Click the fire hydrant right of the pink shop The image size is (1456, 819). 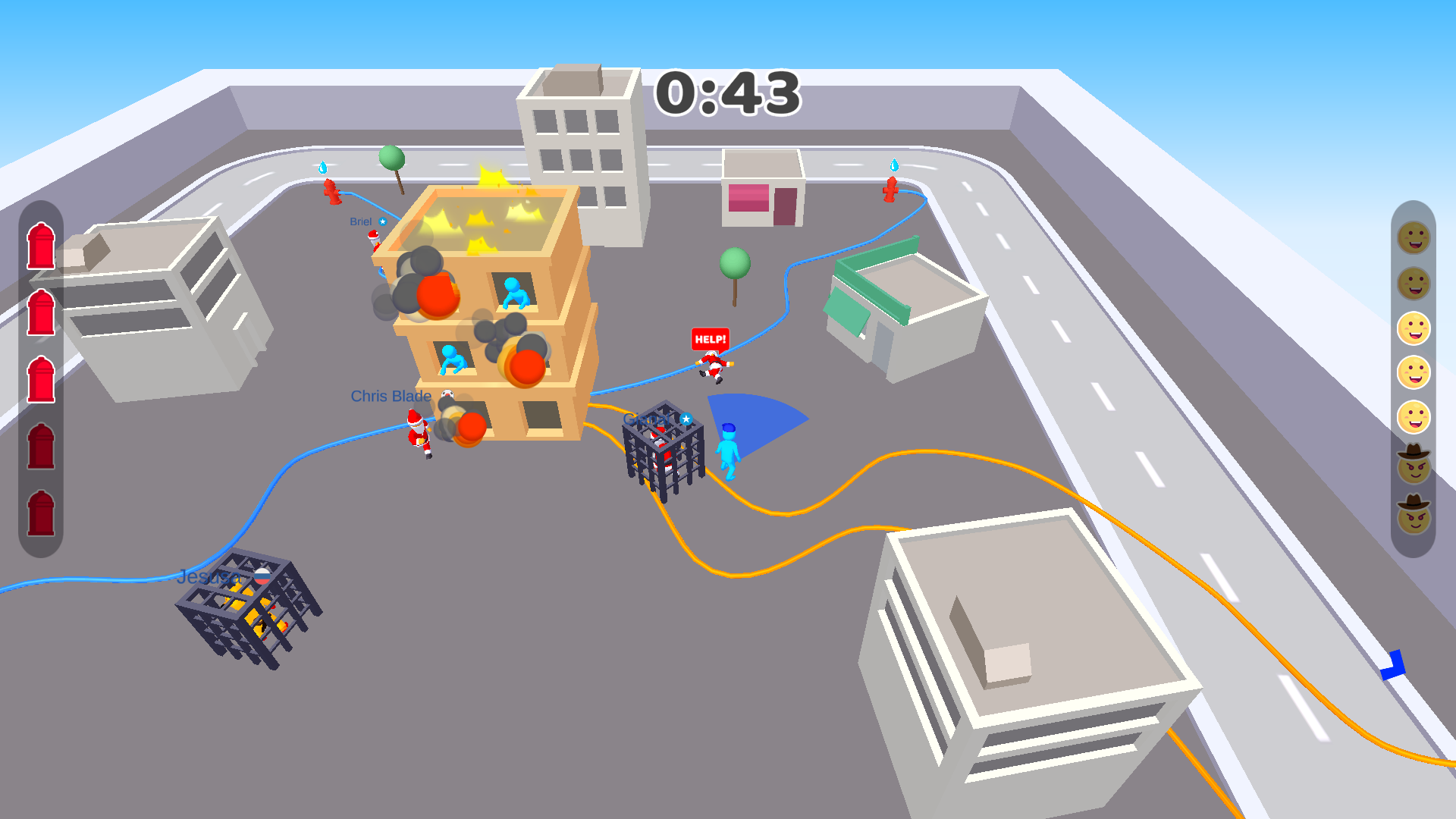pos(892,190)
